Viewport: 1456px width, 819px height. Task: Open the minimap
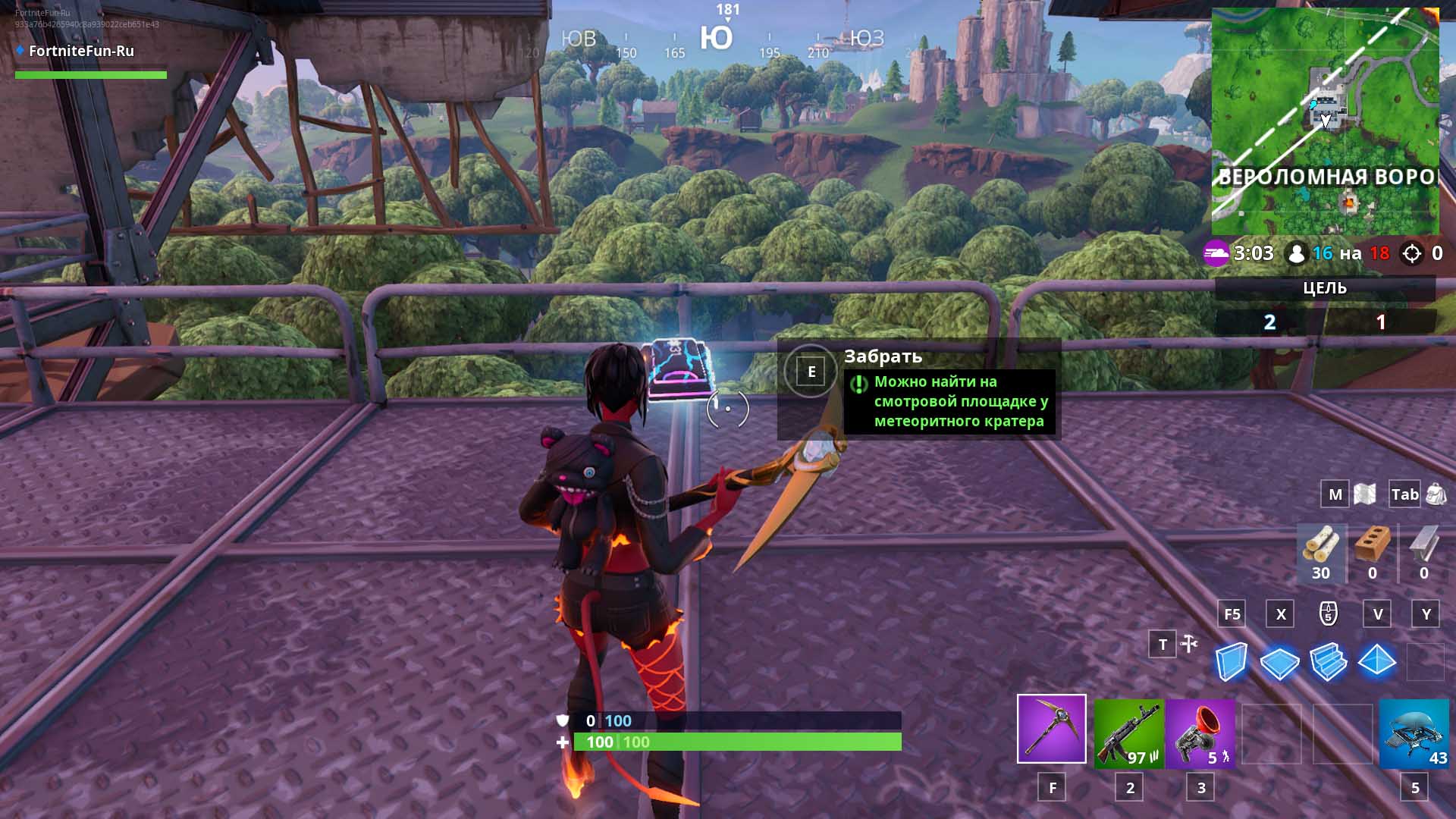coord(1325,121)
